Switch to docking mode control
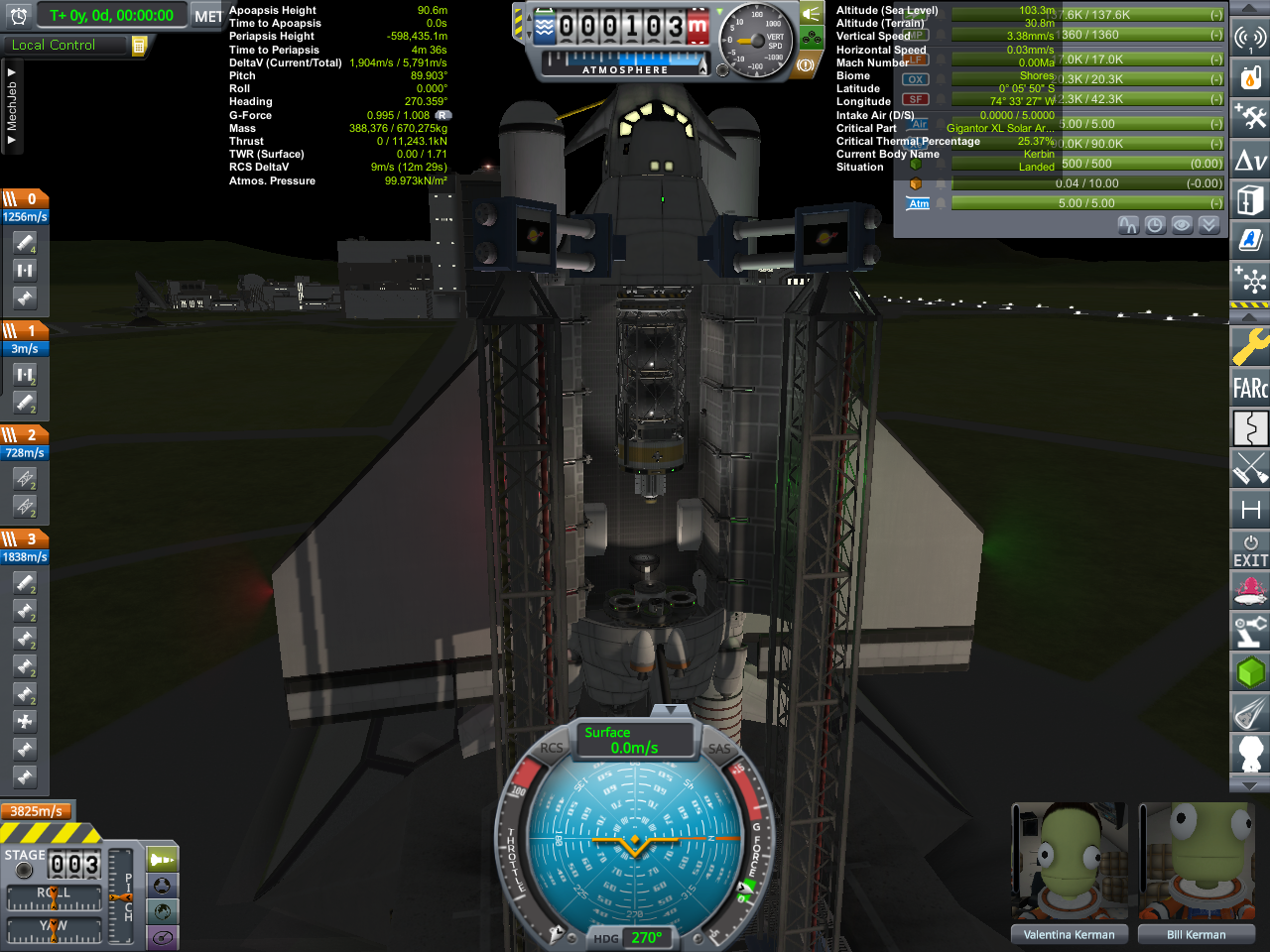This screenshot has width=1270, height=952. (163, 886)
